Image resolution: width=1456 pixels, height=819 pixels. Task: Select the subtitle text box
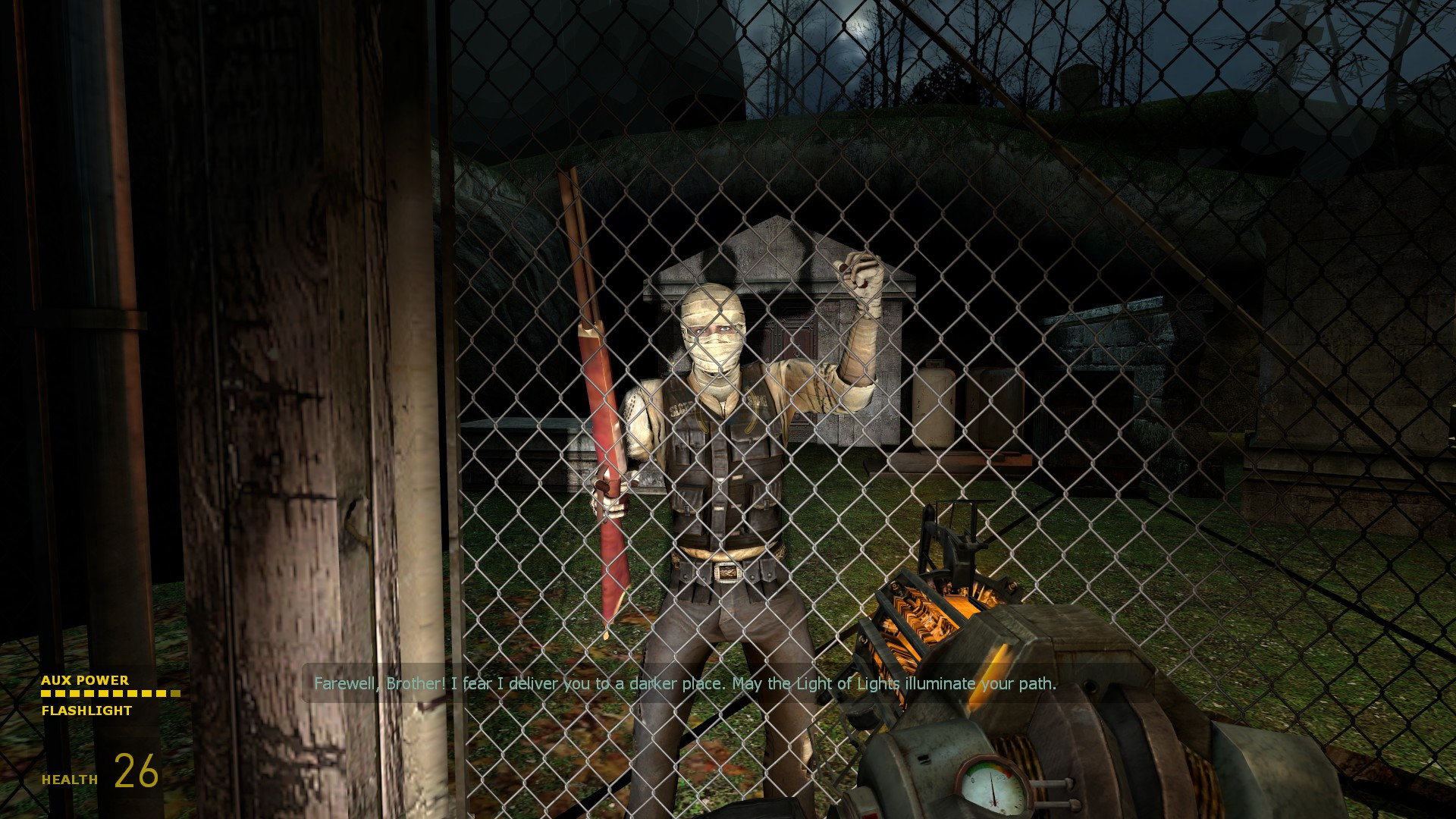pos(685,682)
